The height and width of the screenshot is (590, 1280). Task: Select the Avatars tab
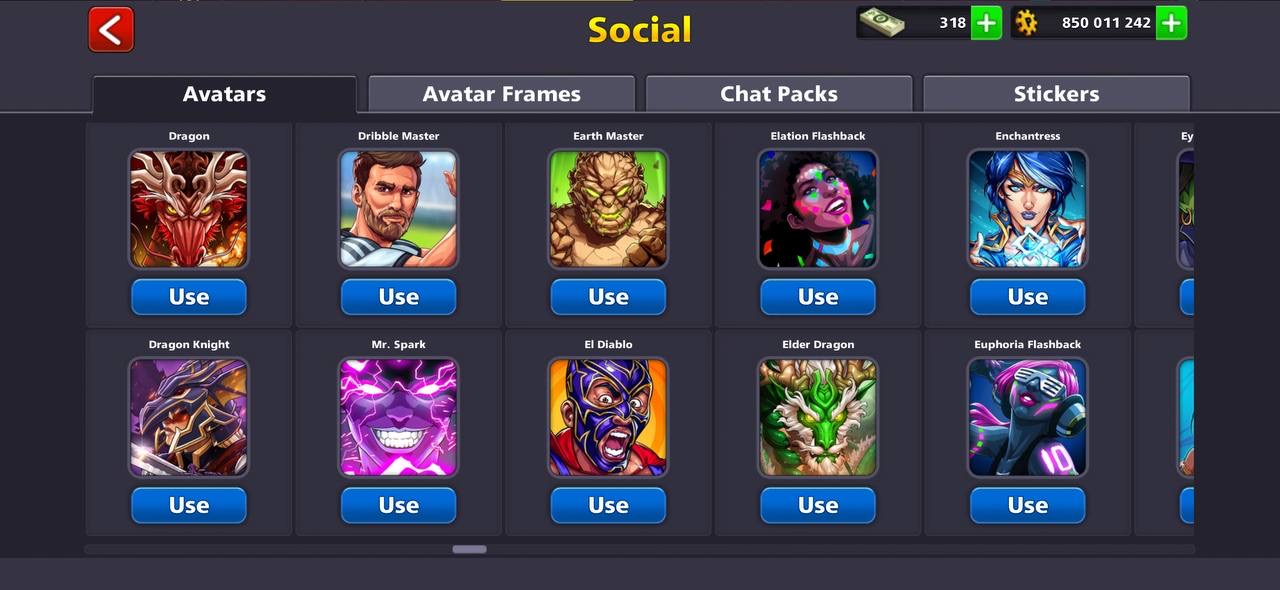point(224,94)
